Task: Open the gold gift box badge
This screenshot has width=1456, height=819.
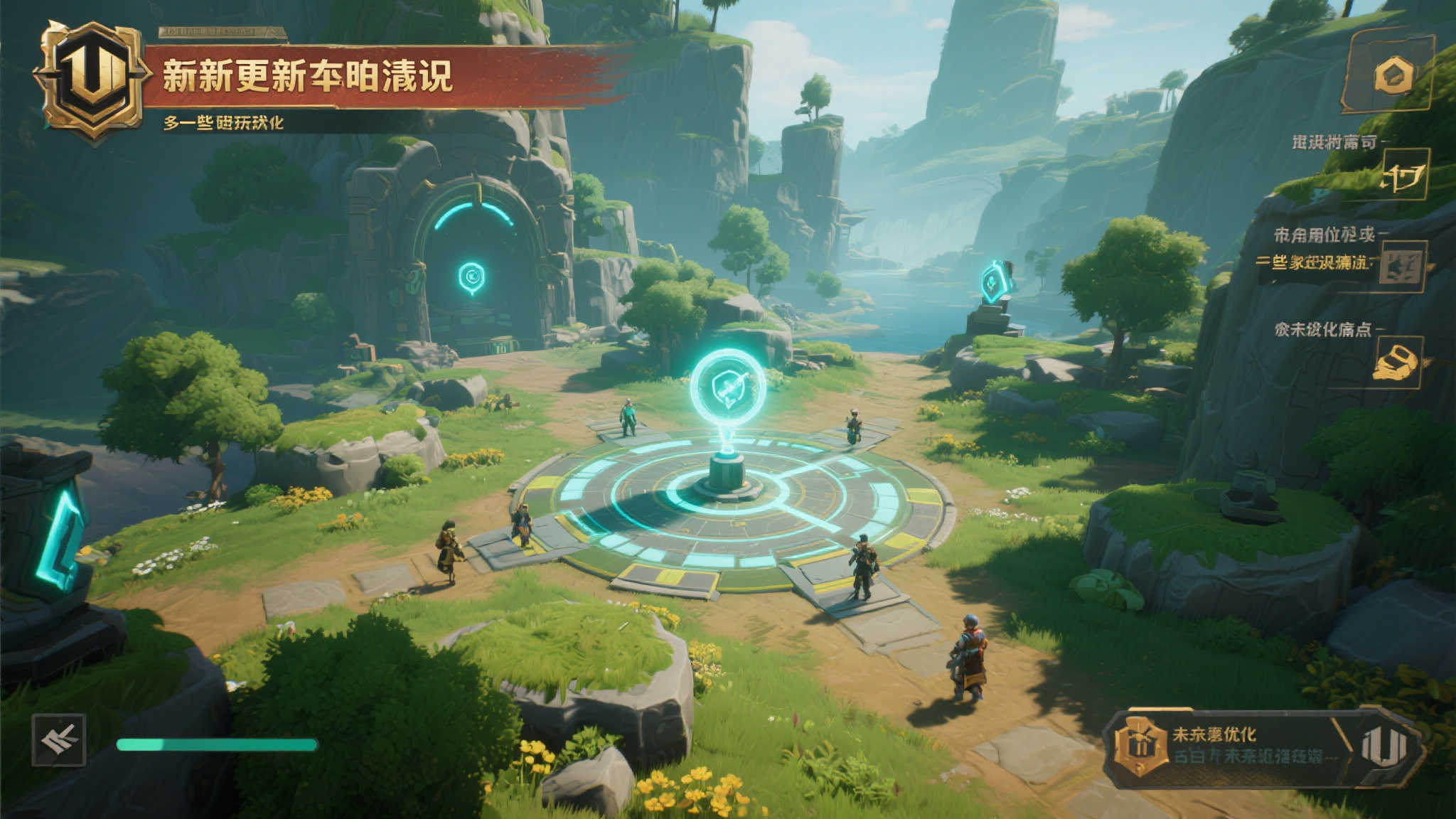Action: (1140, 746)
